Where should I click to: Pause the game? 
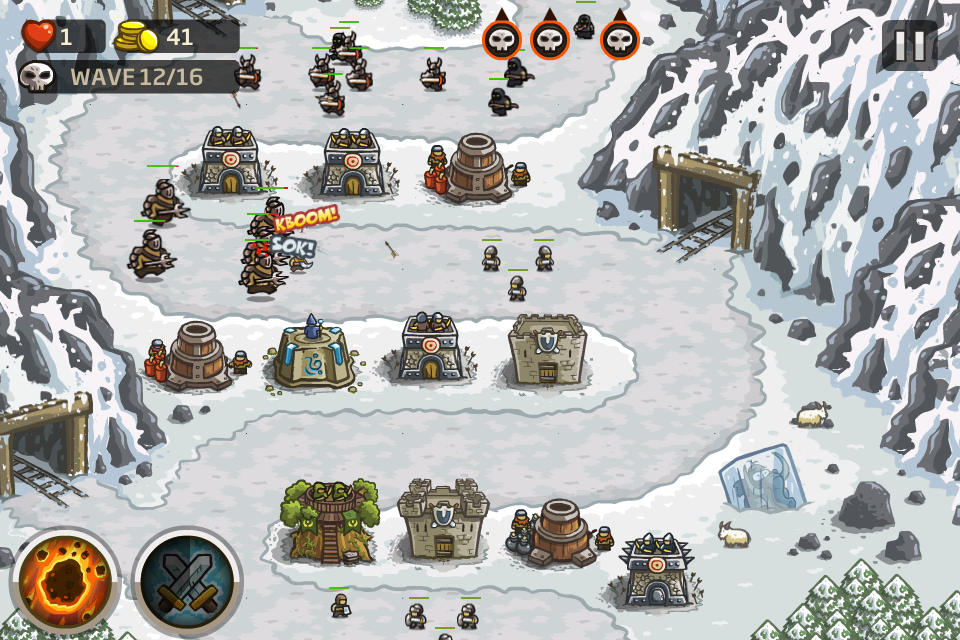[x=909, y=45]
